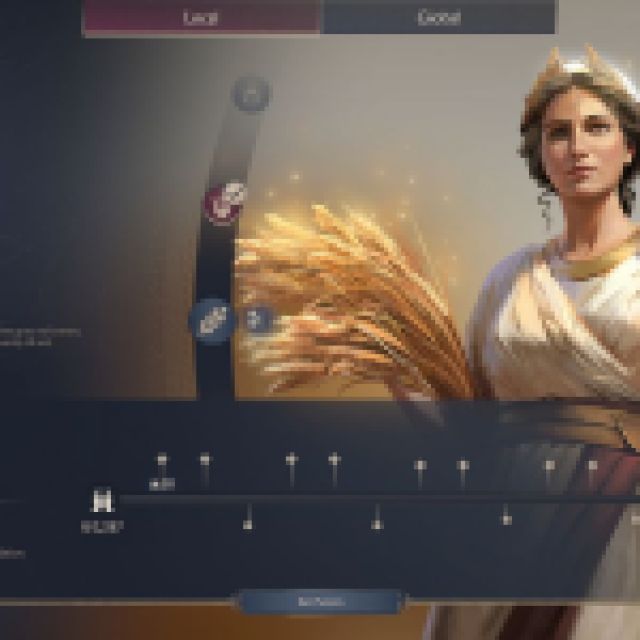
Task: Click the small blue icon beside the wheat icon
Action: 258,320
